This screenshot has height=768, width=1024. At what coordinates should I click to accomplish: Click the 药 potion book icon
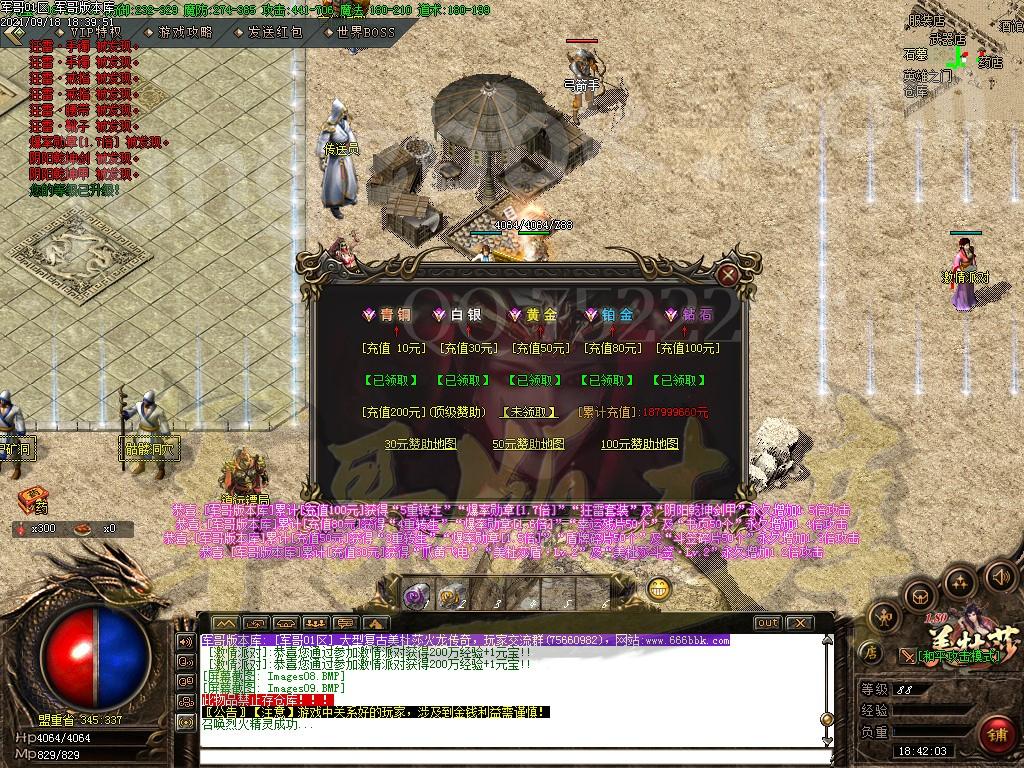(32, 498)
